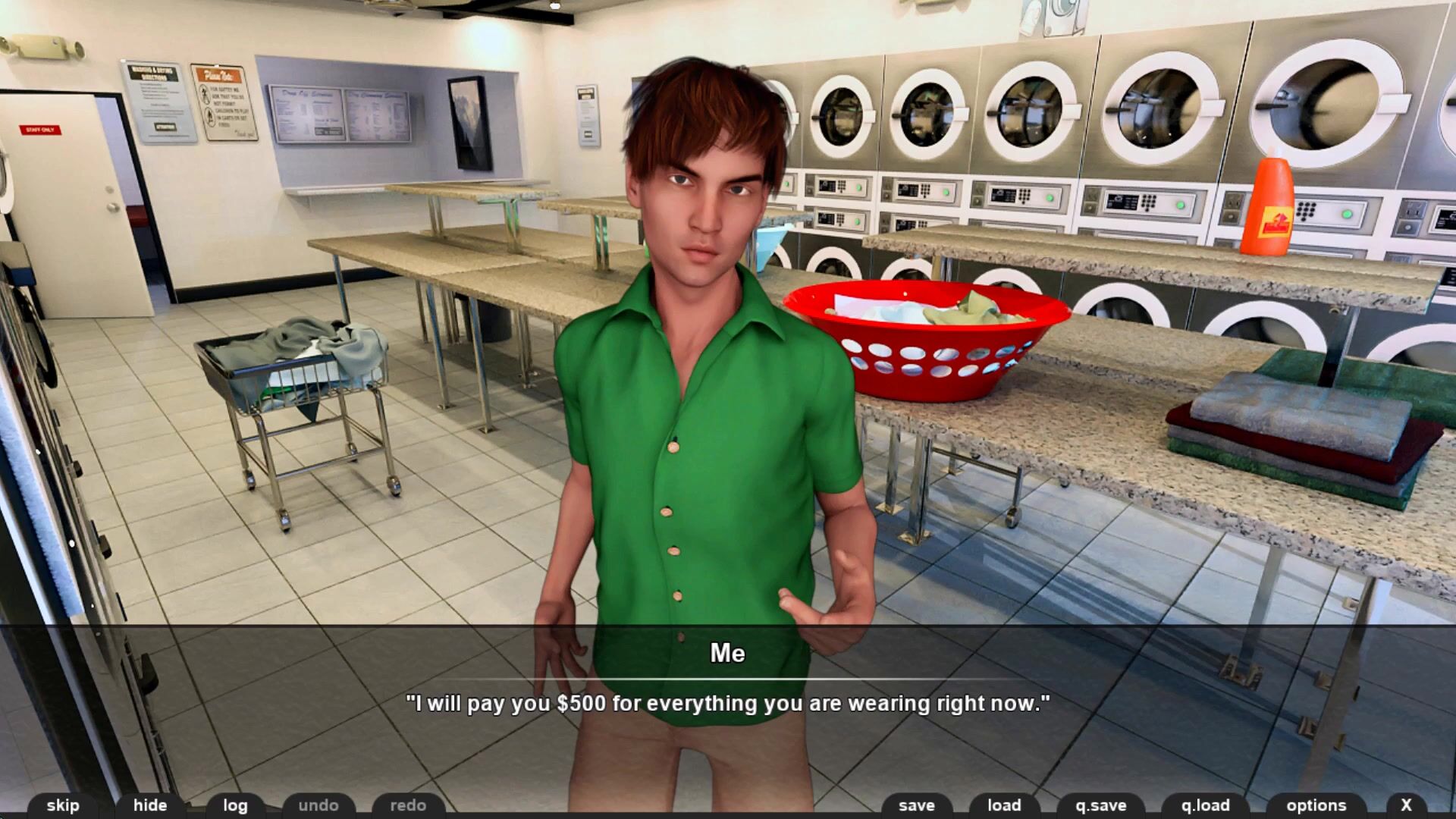Image resolution: width=1456 pixels, height=819 pixels.
Task: Open the save game menu
Action: [x=917, y=805]
